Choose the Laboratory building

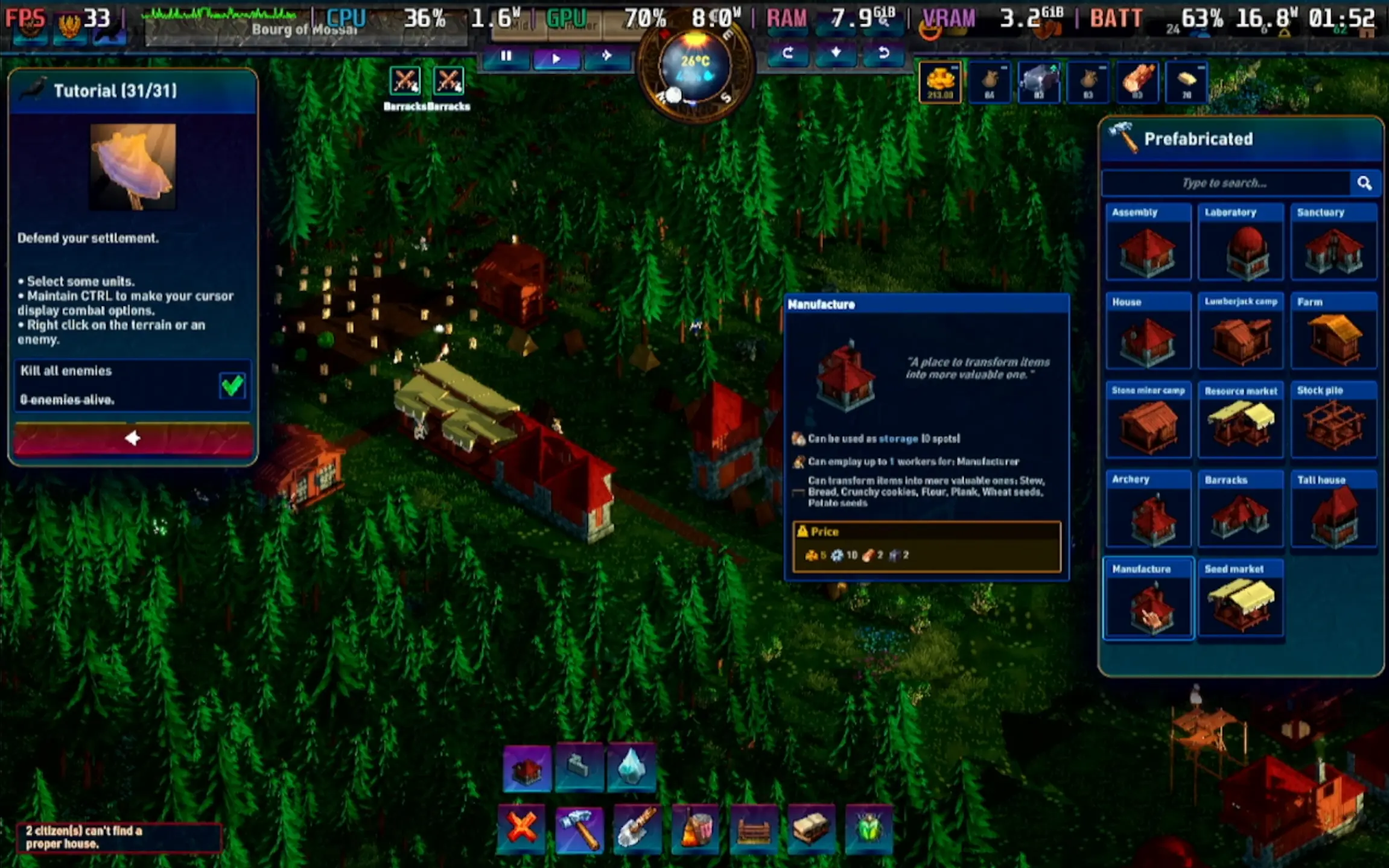click(x=1241, y=241)
